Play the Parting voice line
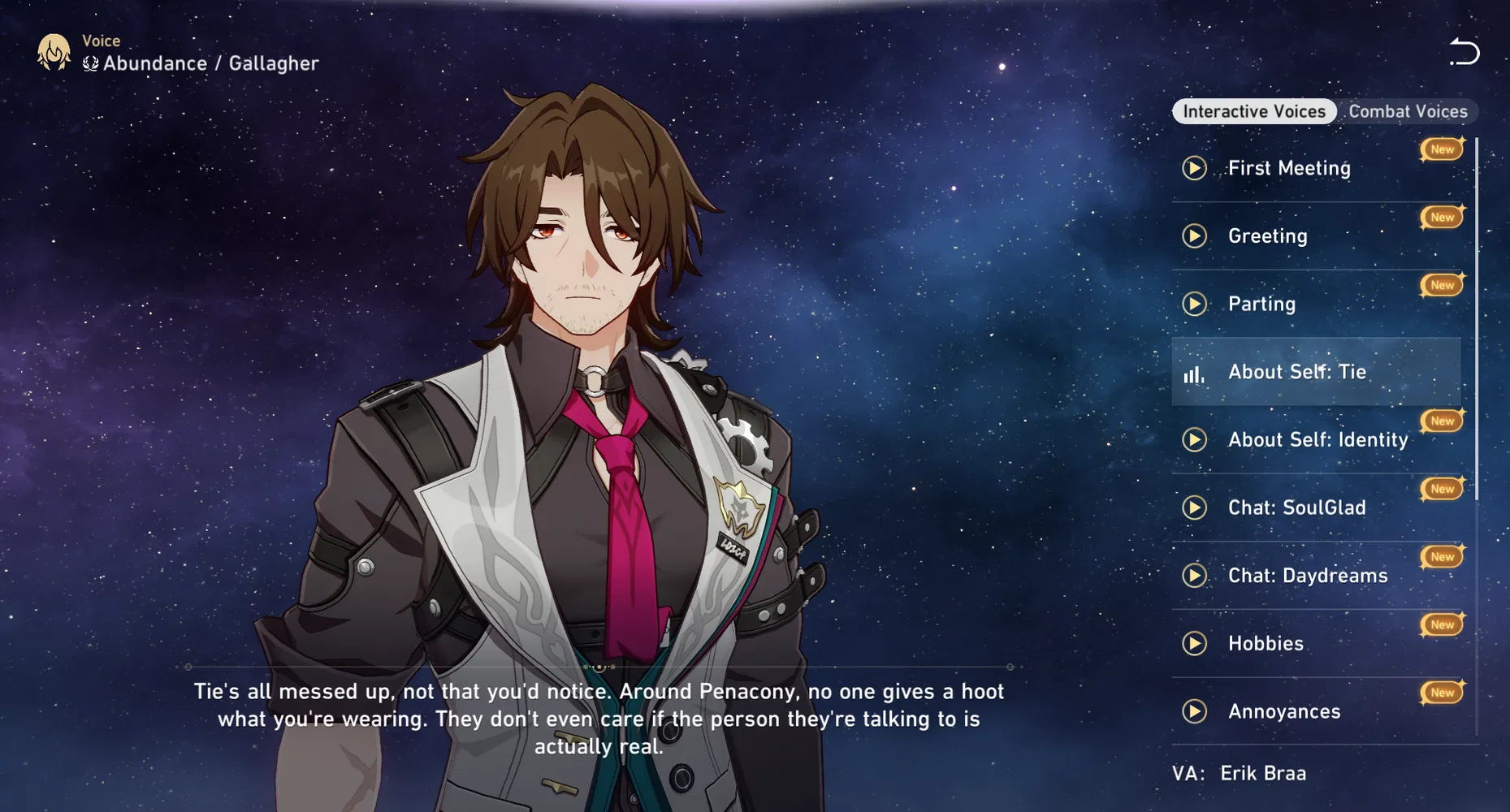1510x812 pixels. 1194,304
